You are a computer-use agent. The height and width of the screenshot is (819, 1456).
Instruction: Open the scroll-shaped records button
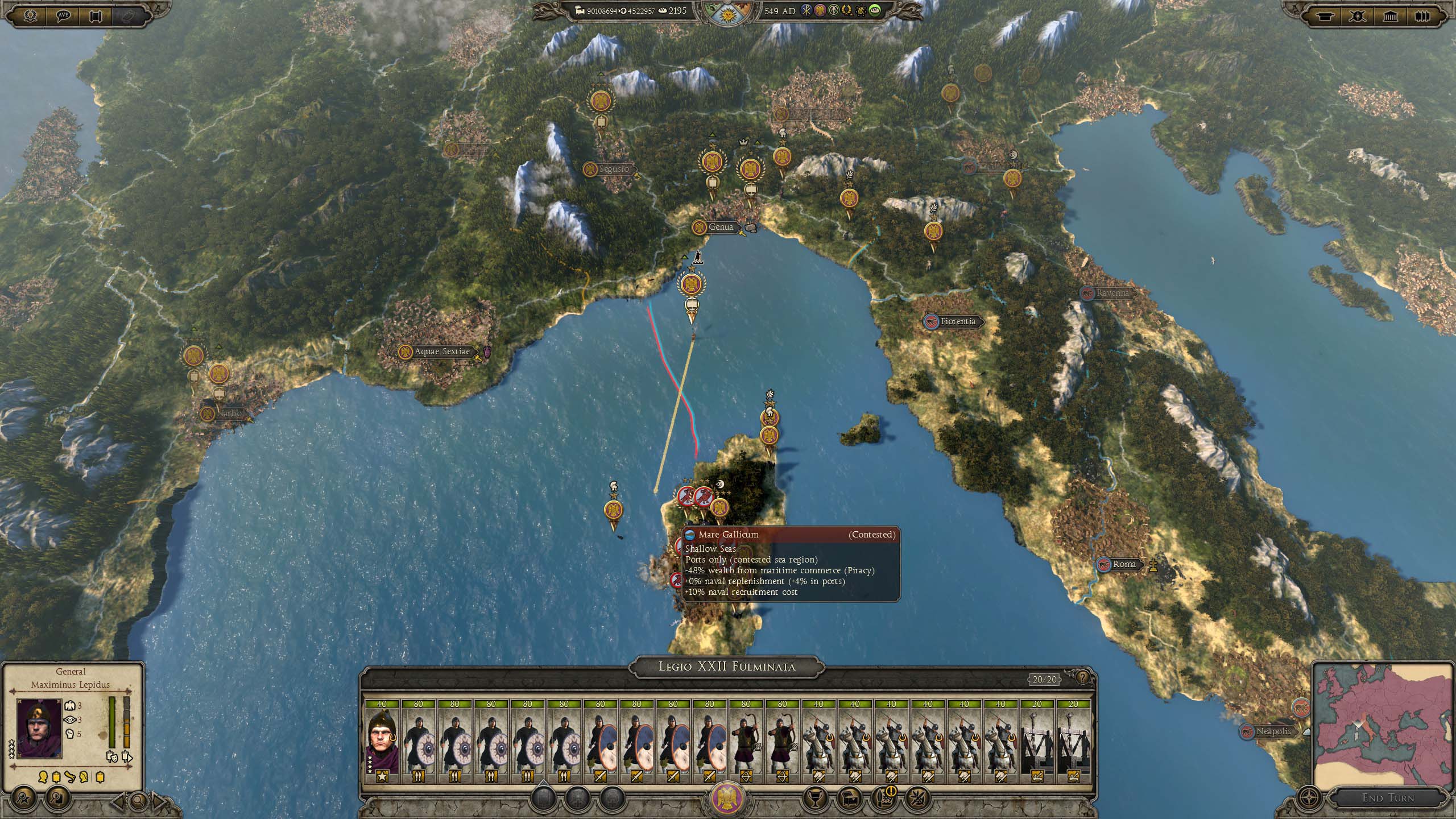[95, 15]
